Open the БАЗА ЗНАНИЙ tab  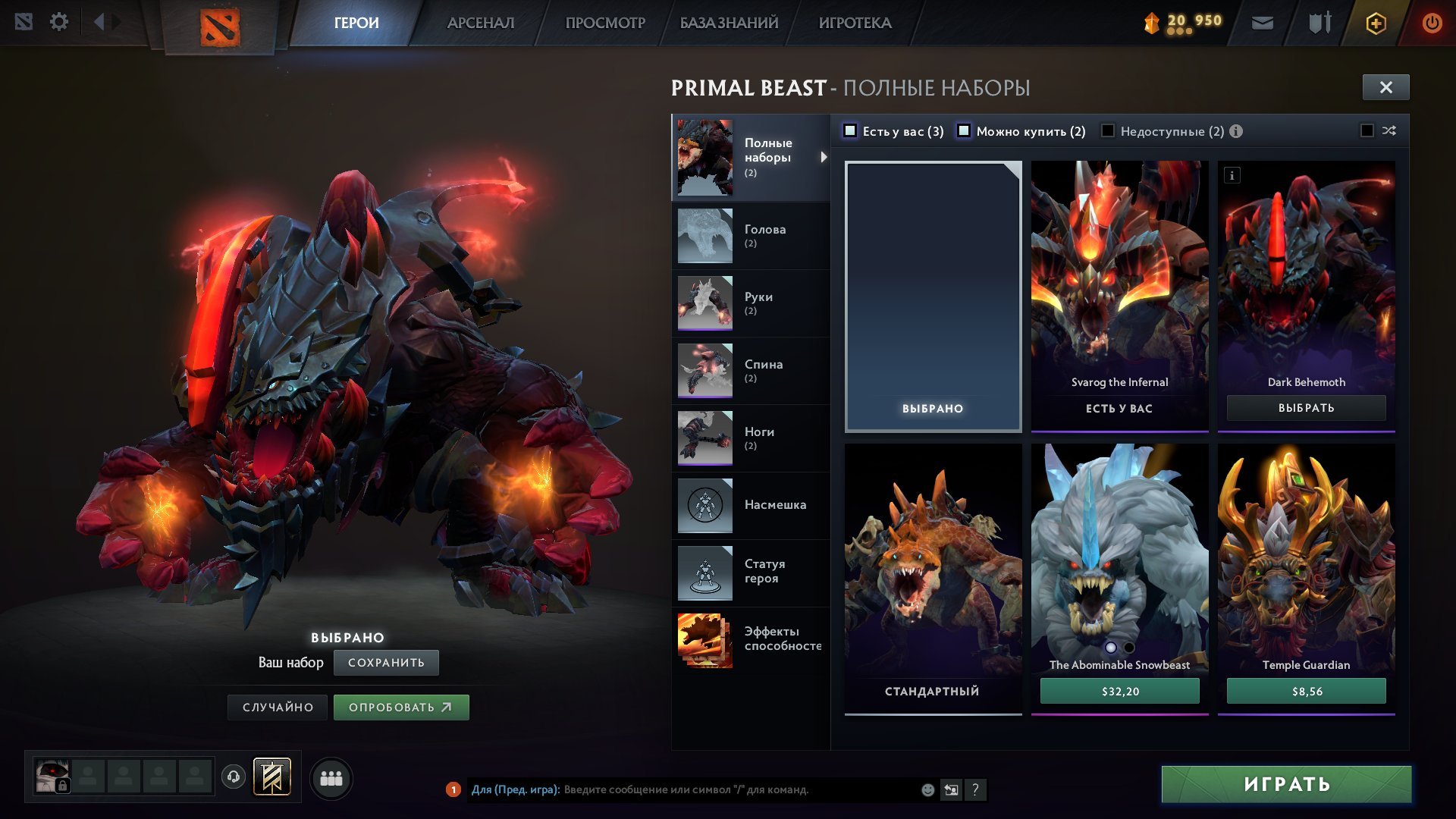pyautogui.click(x=726, y=23)
